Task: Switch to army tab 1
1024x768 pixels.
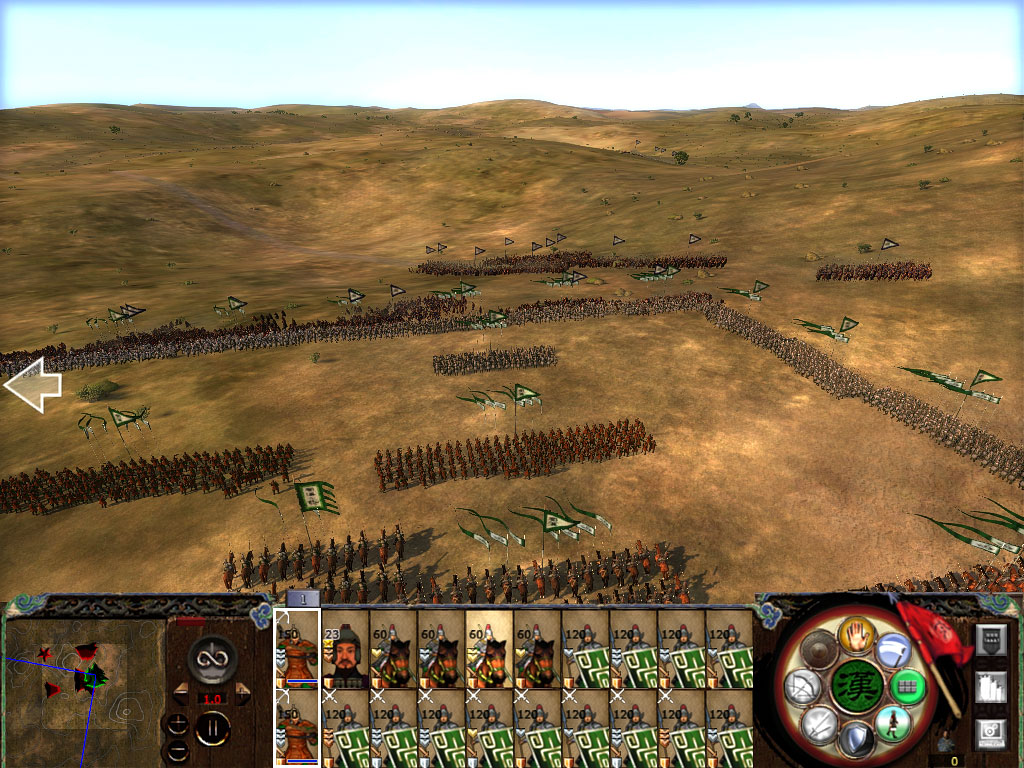Action: pos(303,599)
